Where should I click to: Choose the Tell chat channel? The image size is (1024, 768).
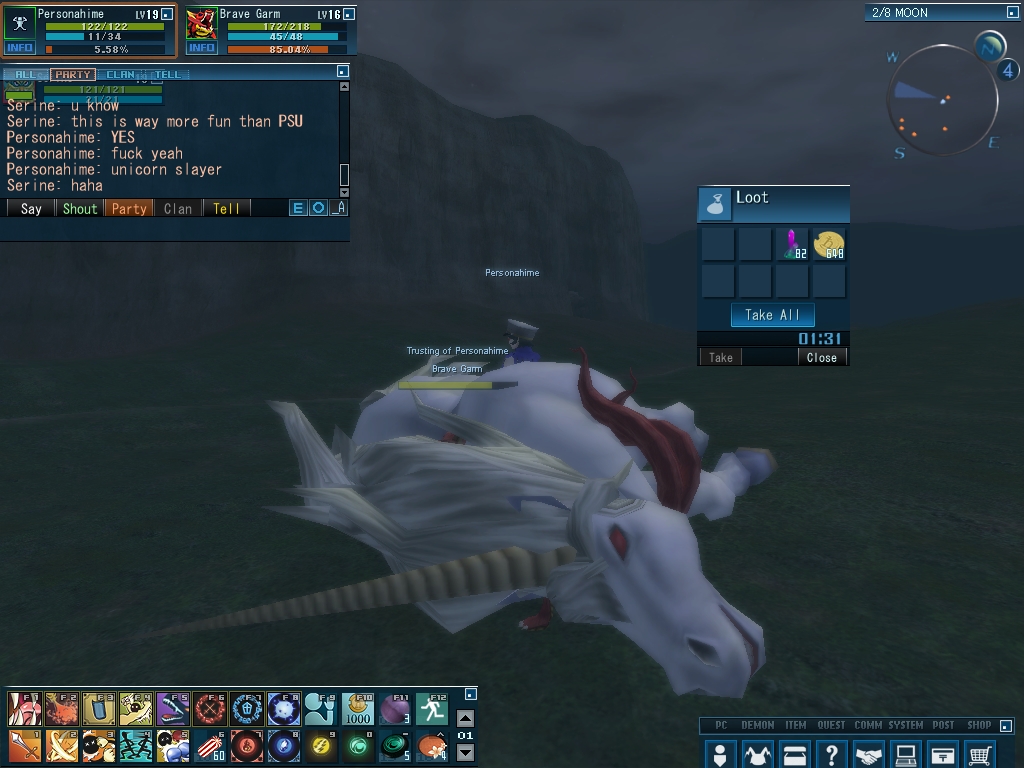(226, 208)
